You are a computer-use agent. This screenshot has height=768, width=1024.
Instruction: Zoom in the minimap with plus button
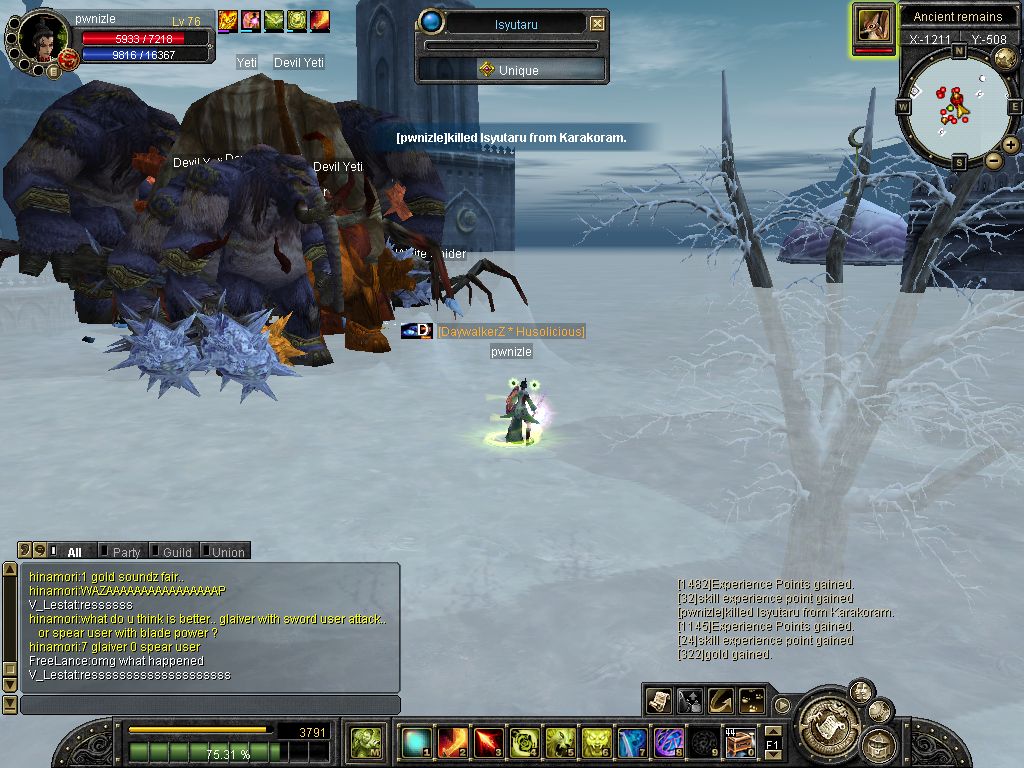[1011, 145]
